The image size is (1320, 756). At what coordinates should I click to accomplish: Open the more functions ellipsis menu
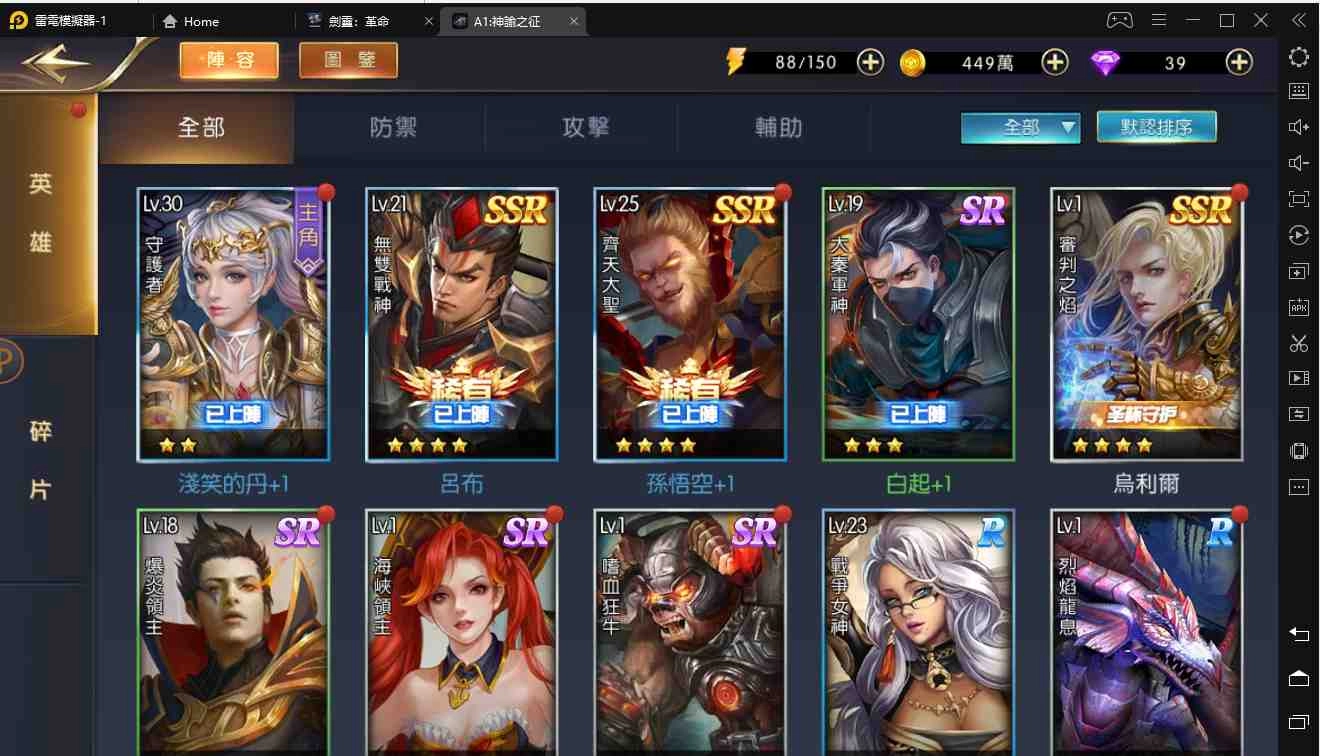1298,486
